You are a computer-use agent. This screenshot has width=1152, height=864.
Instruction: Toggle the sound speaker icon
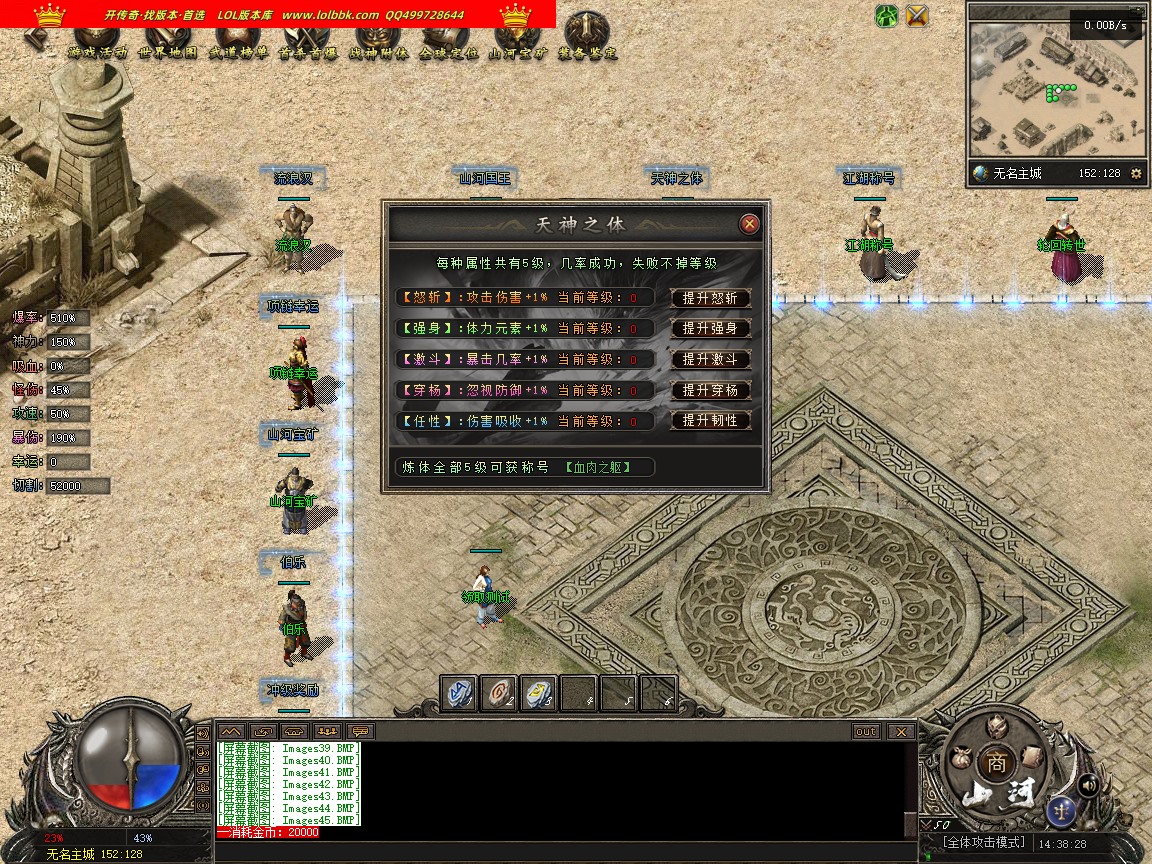coord(1089,785)
